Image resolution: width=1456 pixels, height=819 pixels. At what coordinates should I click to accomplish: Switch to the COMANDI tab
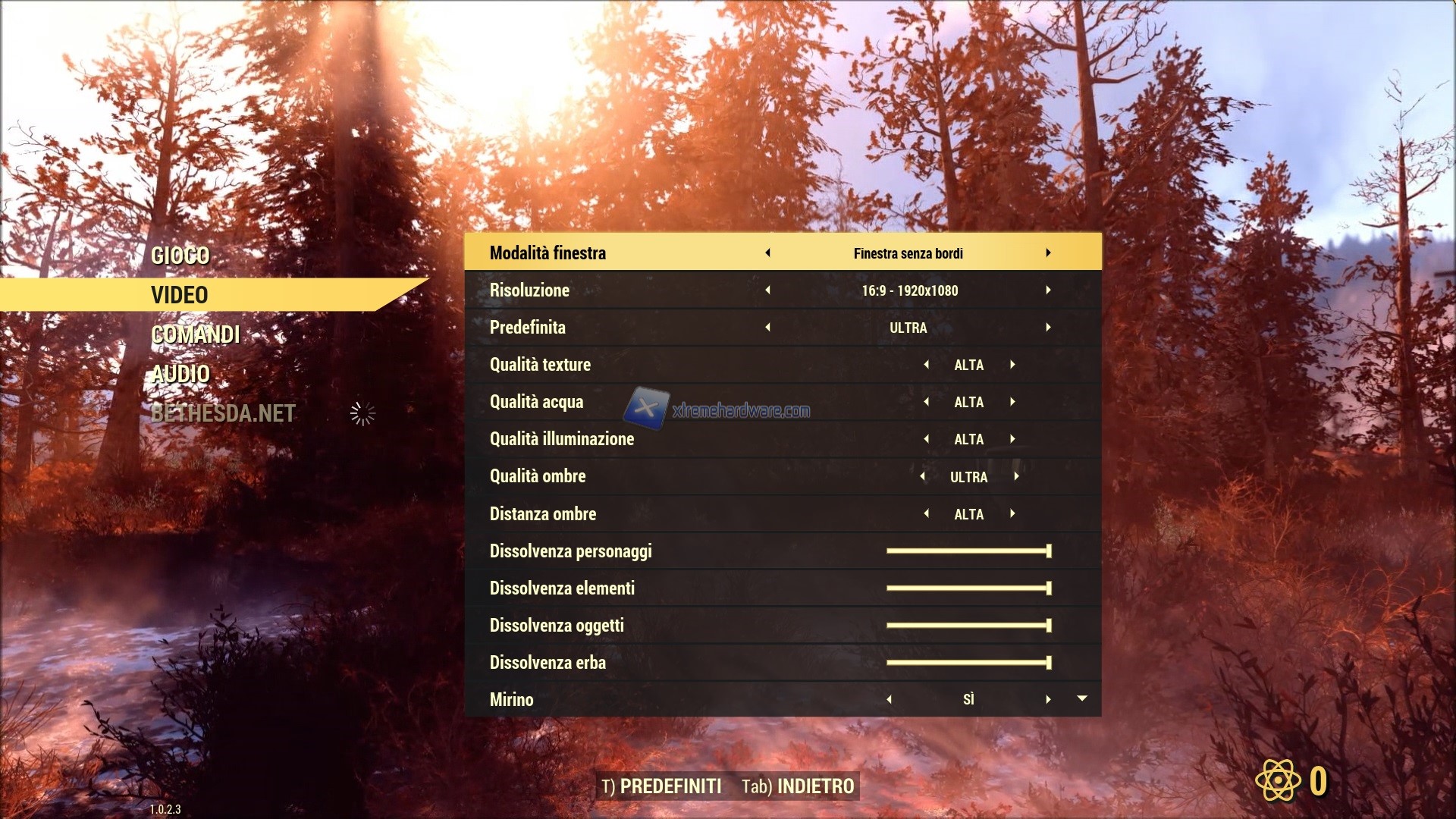tap(196, 334)
